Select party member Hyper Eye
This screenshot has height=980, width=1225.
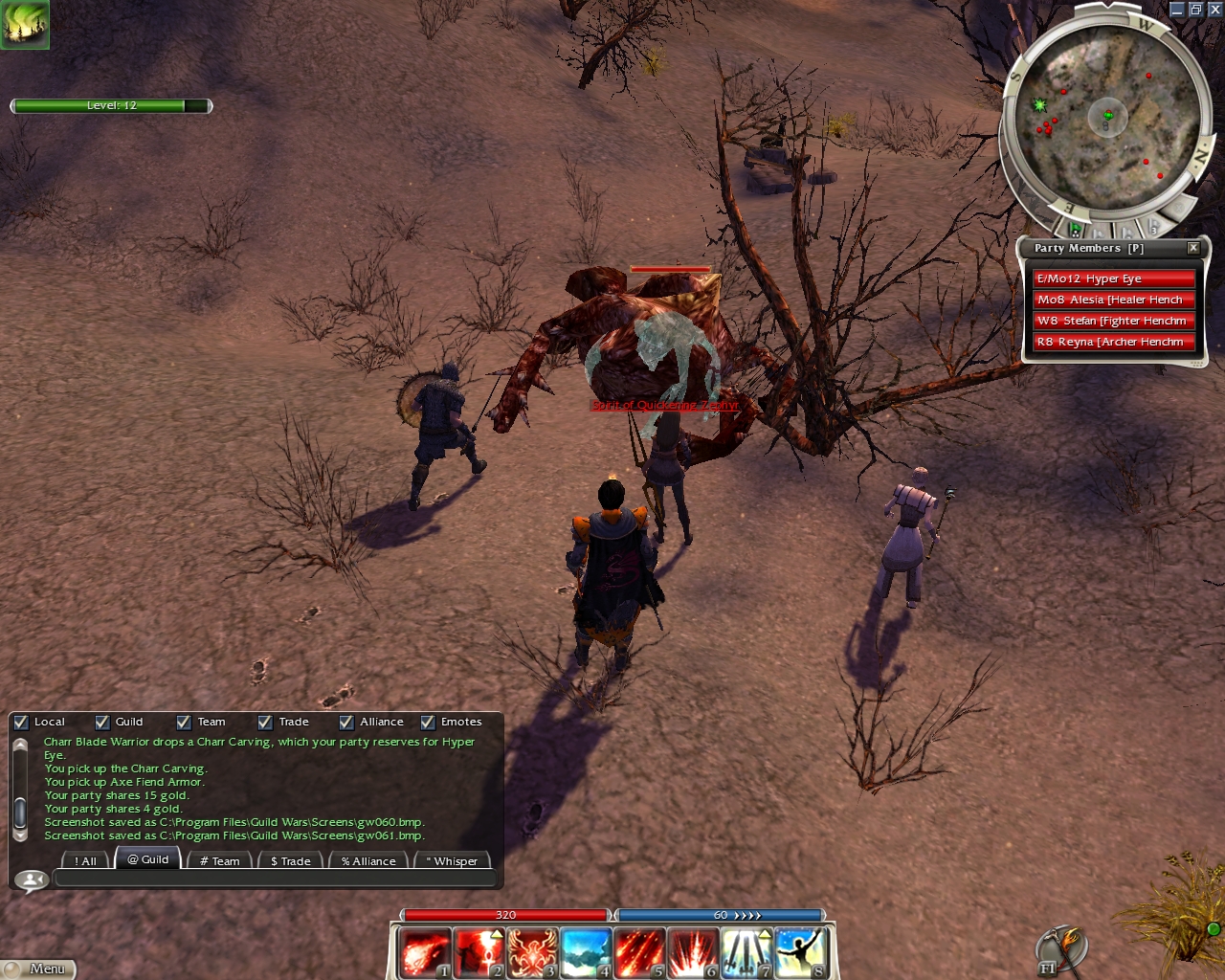pos(1113,278)
